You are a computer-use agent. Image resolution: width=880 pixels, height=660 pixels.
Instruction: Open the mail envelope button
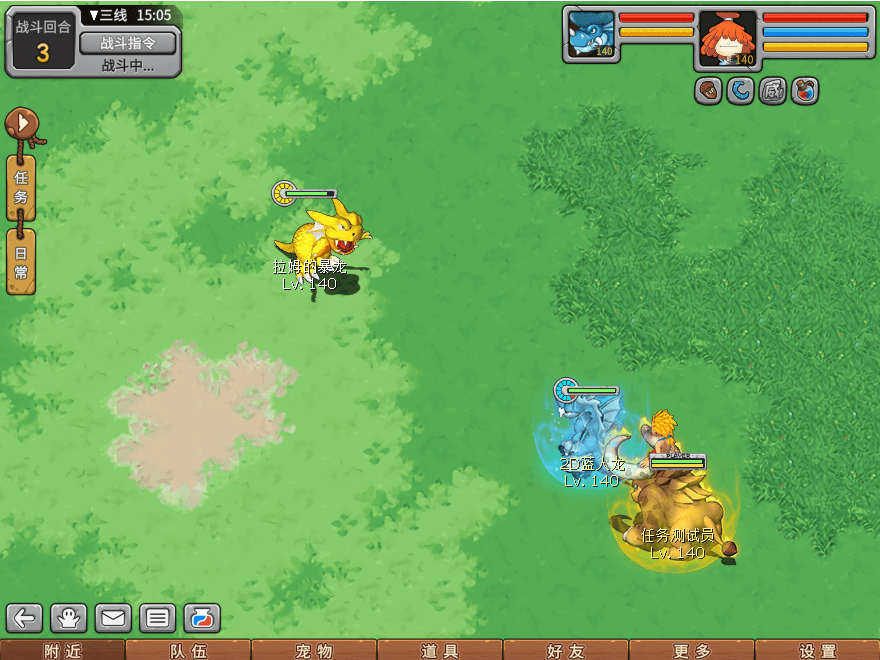113,618
